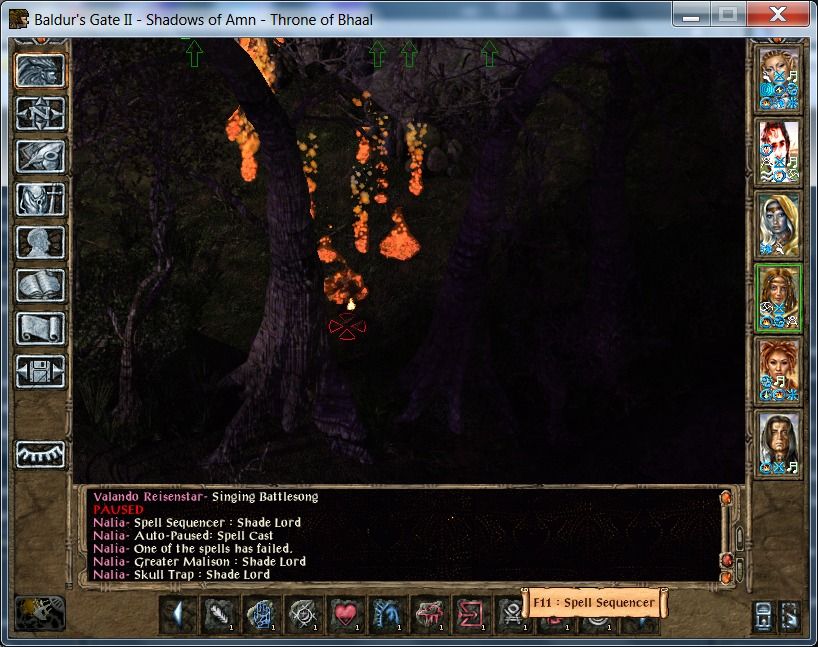818x647 pixels.
Task: Click the left arrow on the spell bar
Action: click(x=178, y=614)
